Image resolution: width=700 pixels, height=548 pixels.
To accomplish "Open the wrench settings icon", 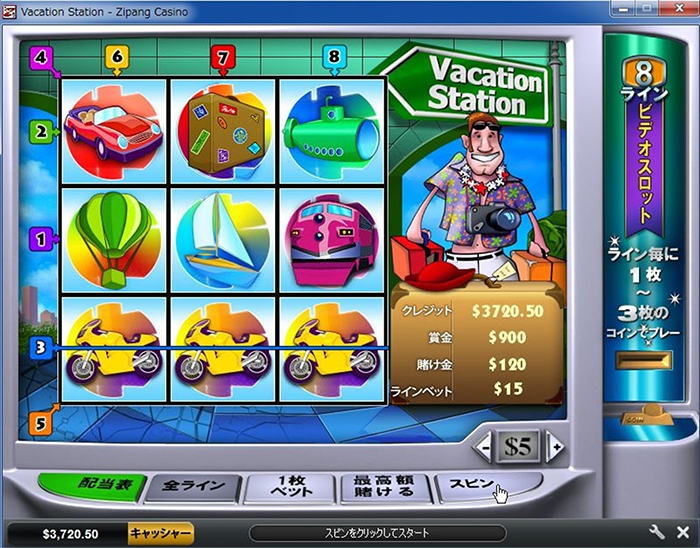I will coord(657,533).
